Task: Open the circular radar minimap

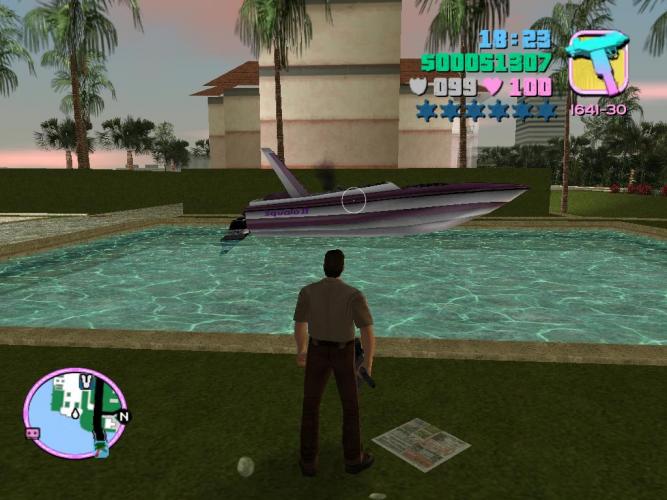Action: [75, 413]
